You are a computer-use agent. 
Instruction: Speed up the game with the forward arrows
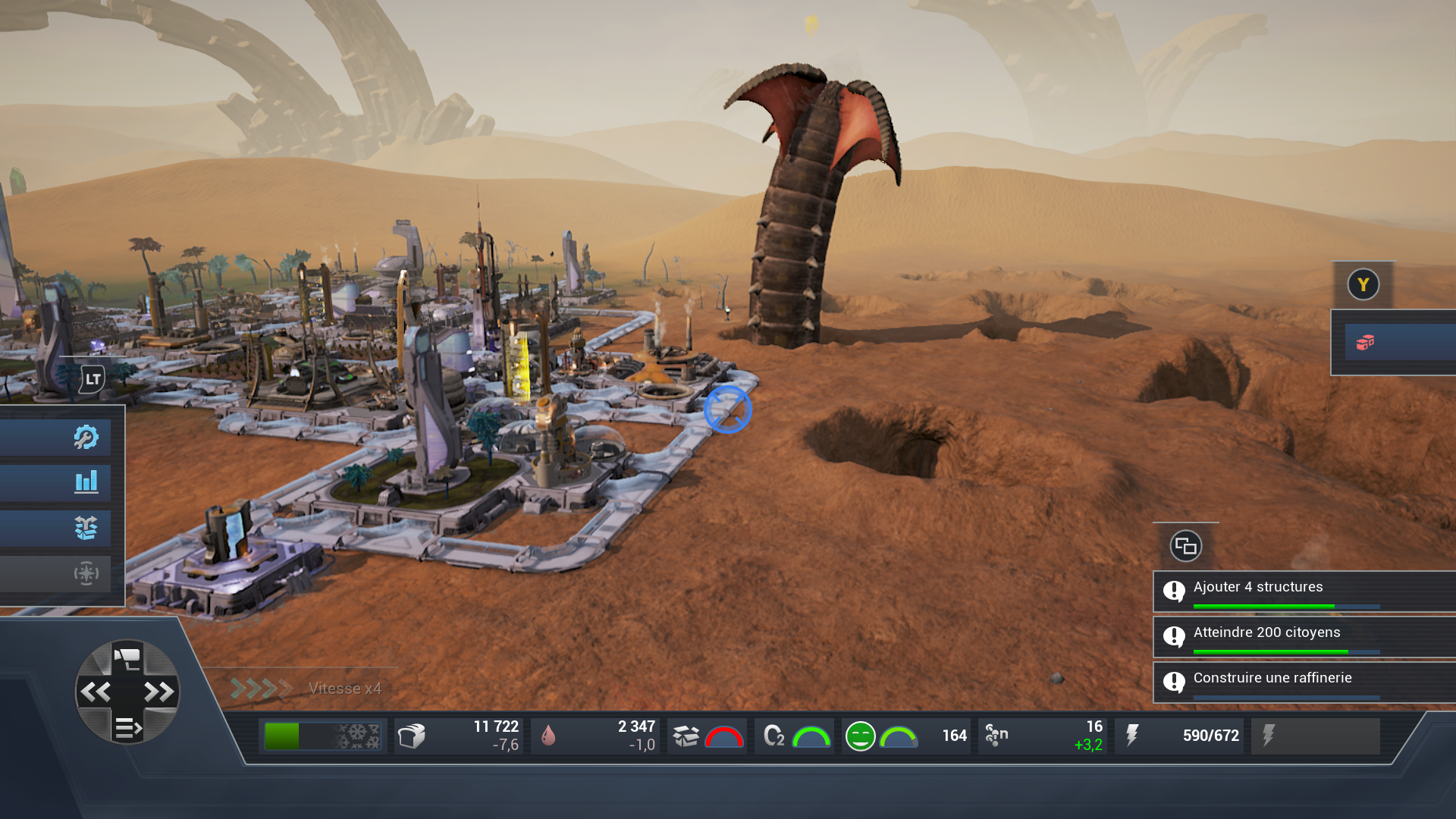158,692
